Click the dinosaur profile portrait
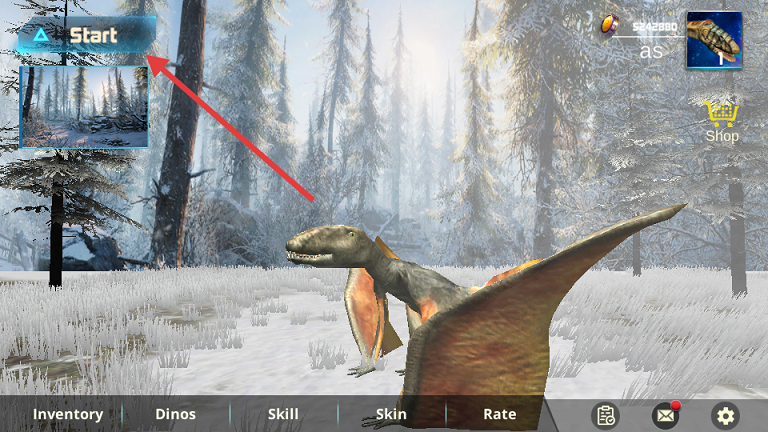The width and height of the screenshot is (768, 432). 714,40
